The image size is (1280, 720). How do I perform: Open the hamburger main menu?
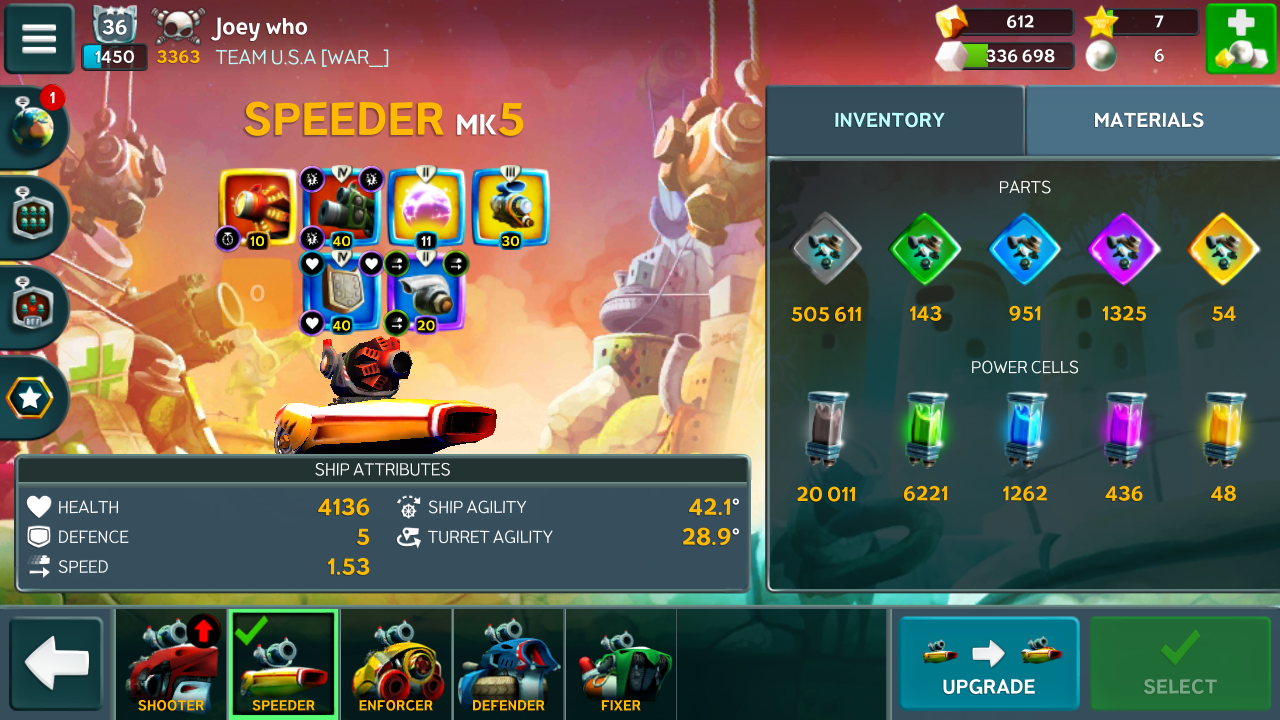click(39, 39)
